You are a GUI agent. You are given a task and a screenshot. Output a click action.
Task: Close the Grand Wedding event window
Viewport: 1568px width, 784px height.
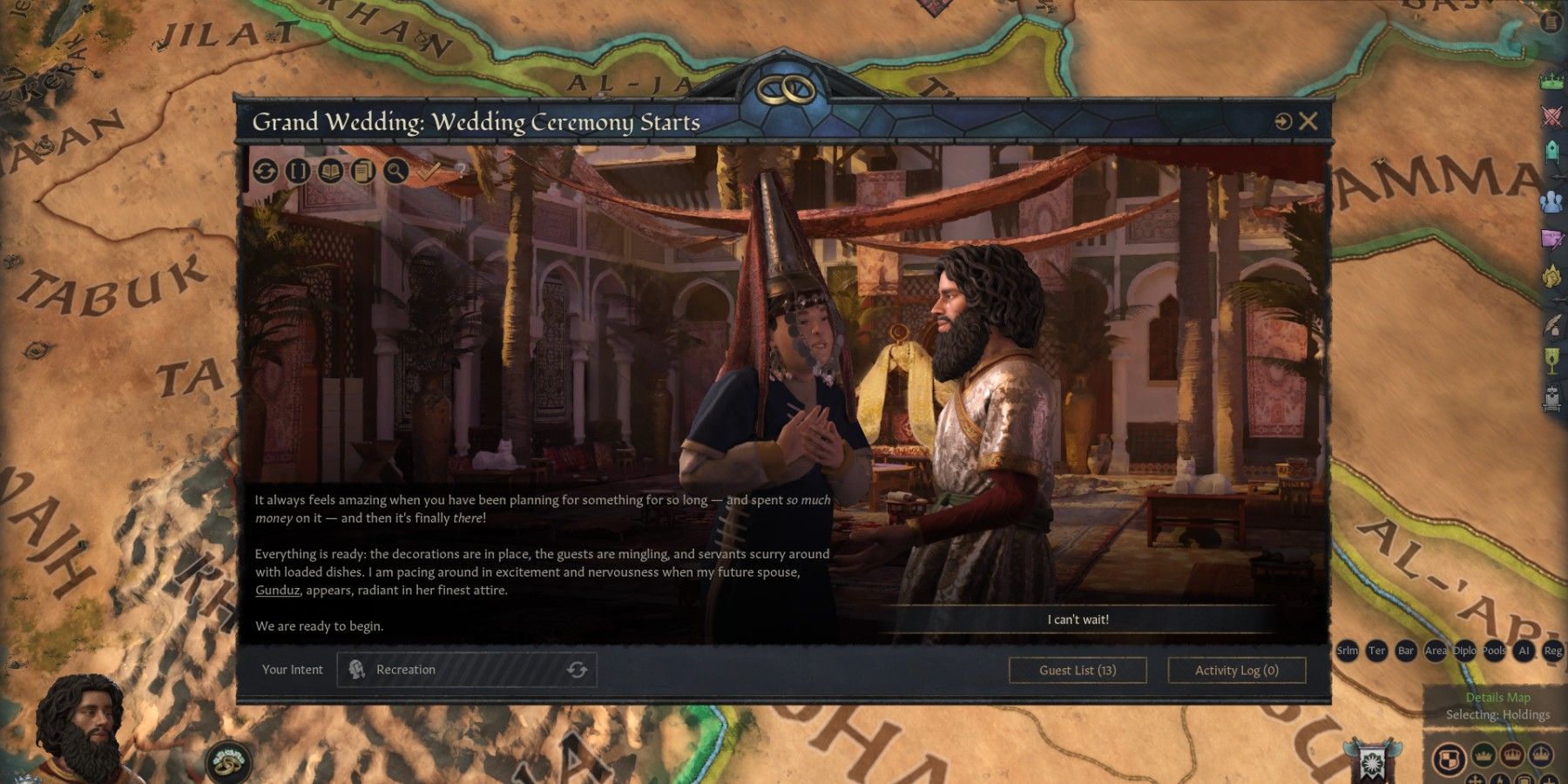(1308, 122)
